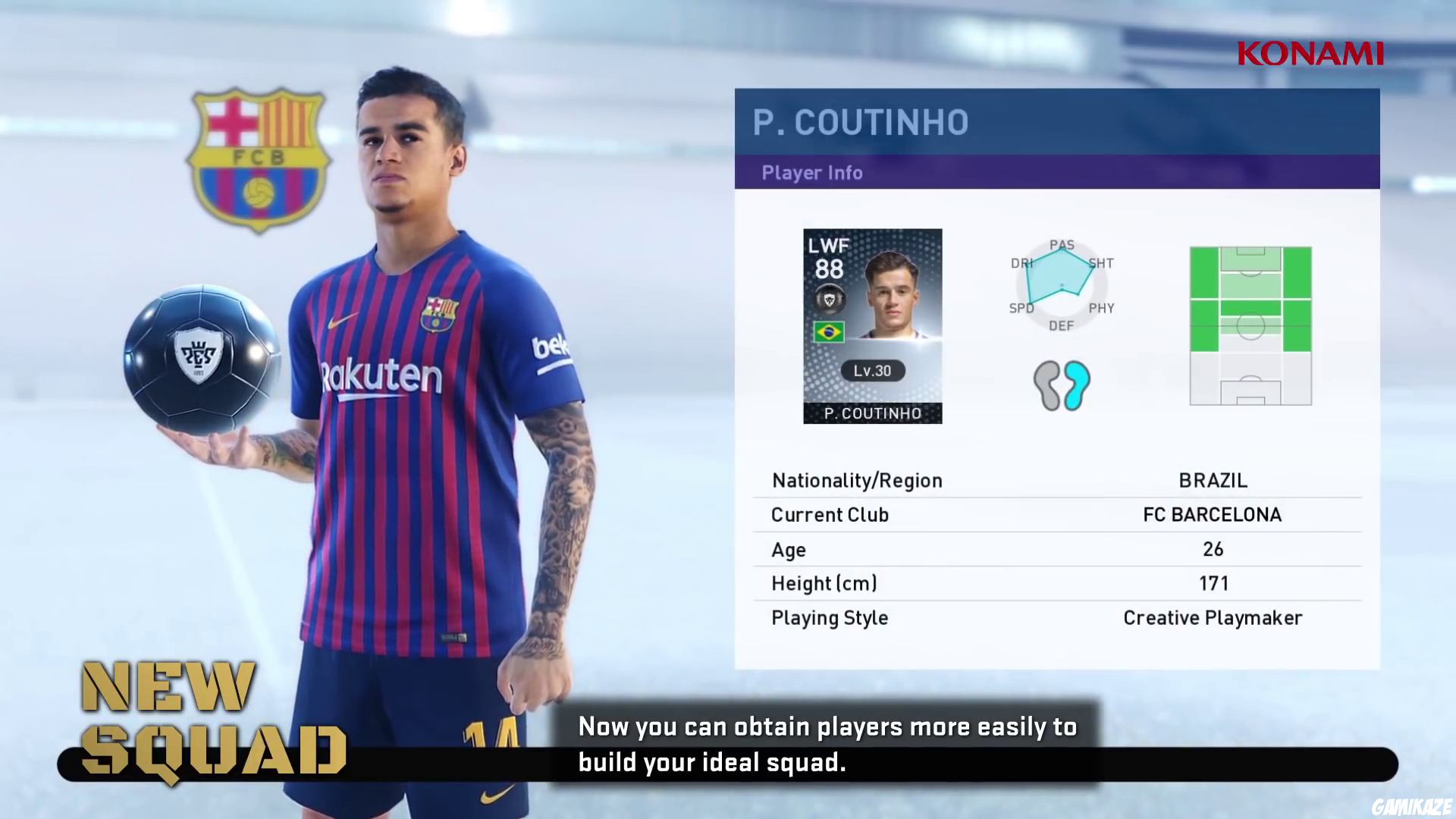Click the FC Barcelona club crest
Viewport: 1456px width, 819px height.
(261, 162)
